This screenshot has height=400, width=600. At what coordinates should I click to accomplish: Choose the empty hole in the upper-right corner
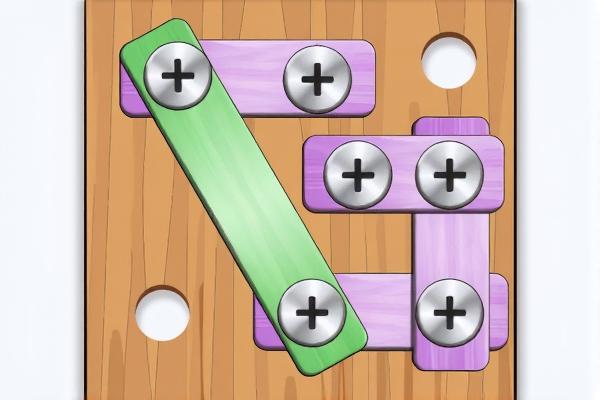point(450,59)
